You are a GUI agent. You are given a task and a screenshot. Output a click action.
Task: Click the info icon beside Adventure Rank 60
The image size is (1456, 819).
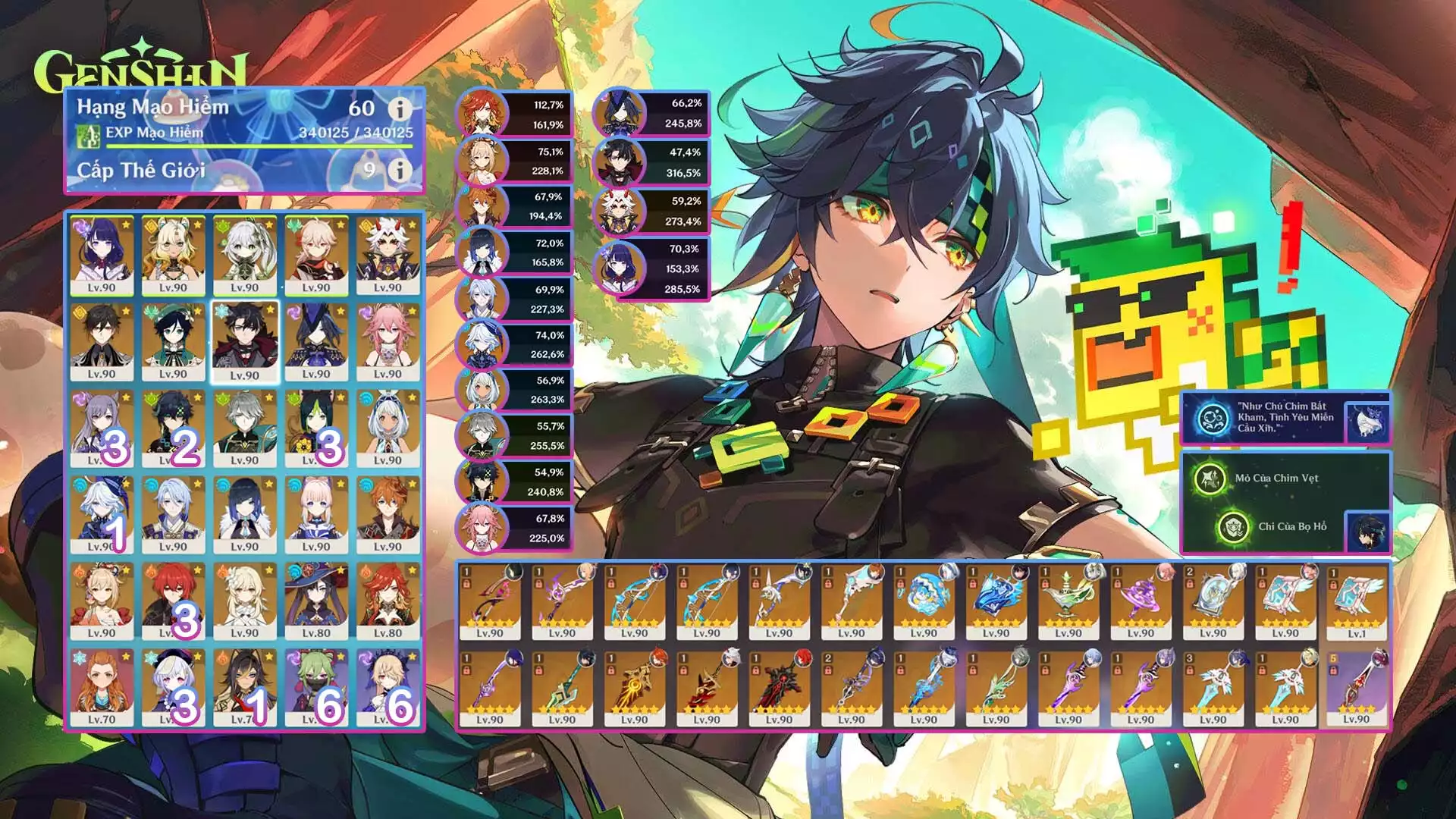tap(400, 109)
